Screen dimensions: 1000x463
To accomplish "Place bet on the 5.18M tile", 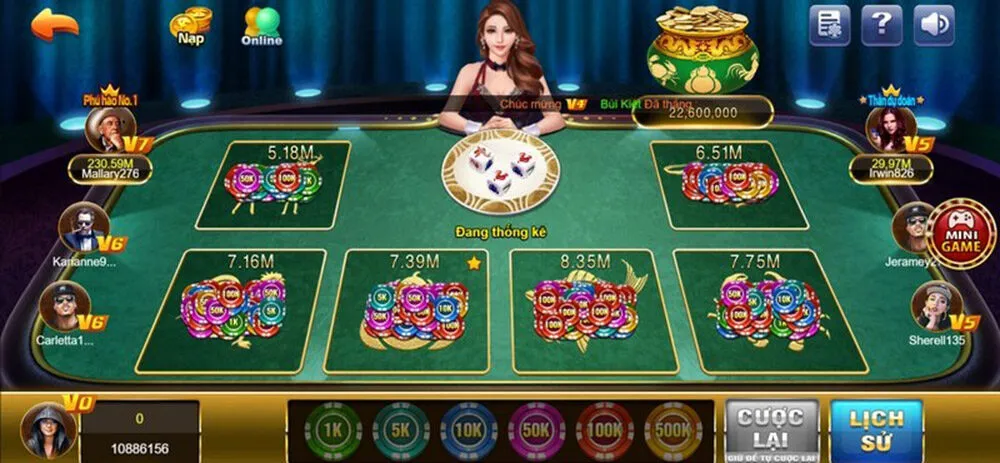I will tap(274, 185).
